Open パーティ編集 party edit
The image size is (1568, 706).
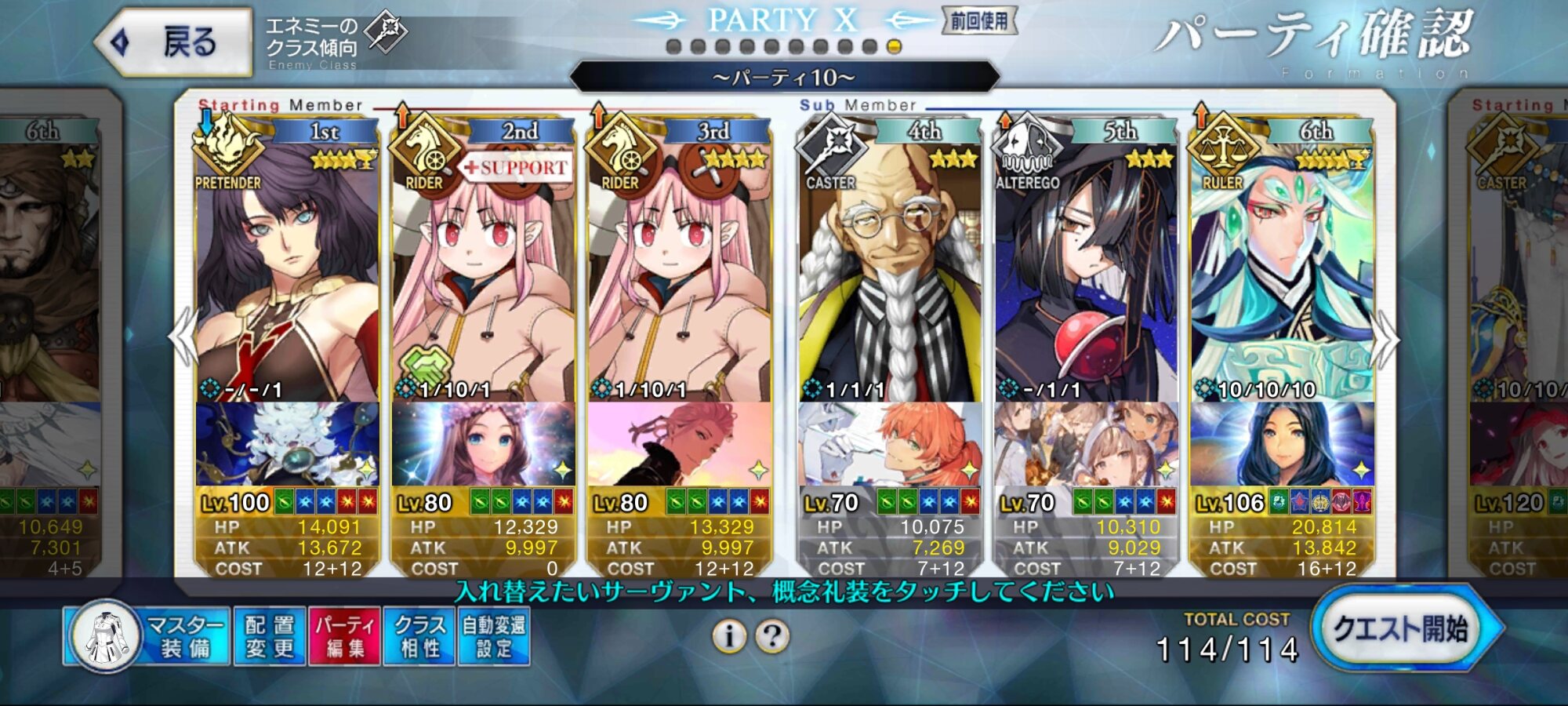(x=345, y=636)
